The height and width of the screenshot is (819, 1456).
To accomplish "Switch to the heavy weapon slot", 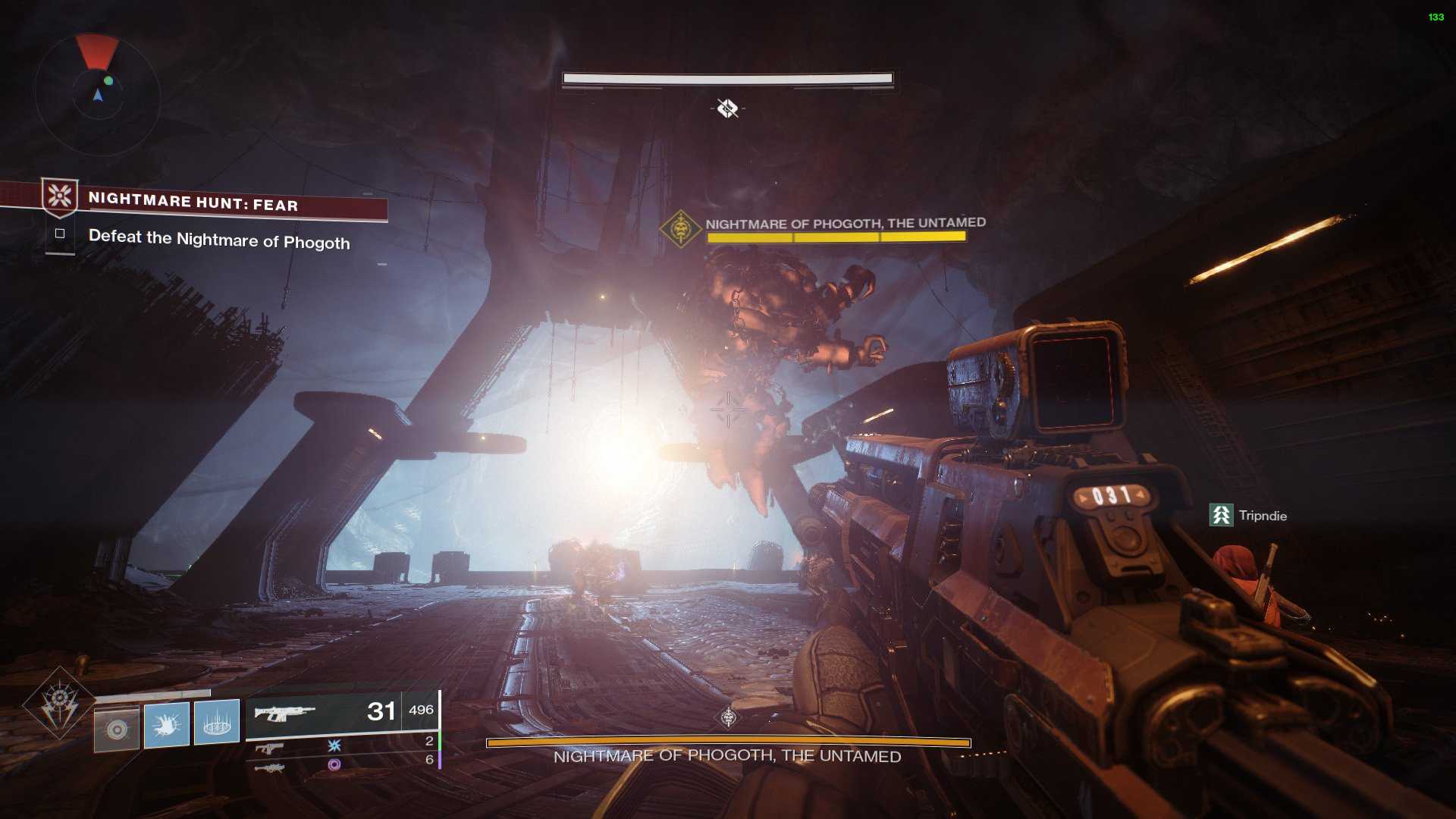I will 269,767.
